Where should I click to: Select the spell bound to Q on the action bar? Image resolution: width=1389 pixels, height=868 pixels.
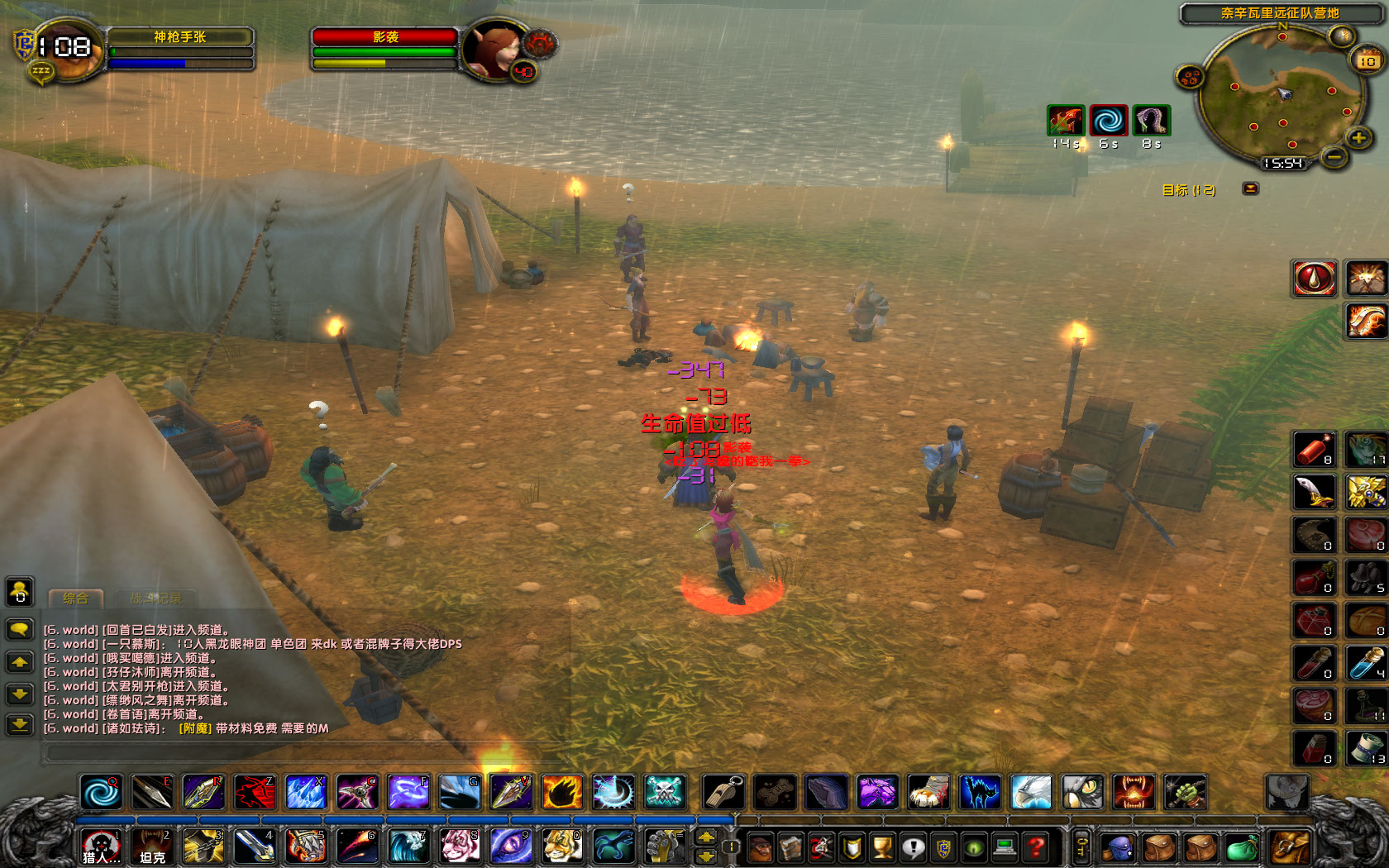point(101,792)
